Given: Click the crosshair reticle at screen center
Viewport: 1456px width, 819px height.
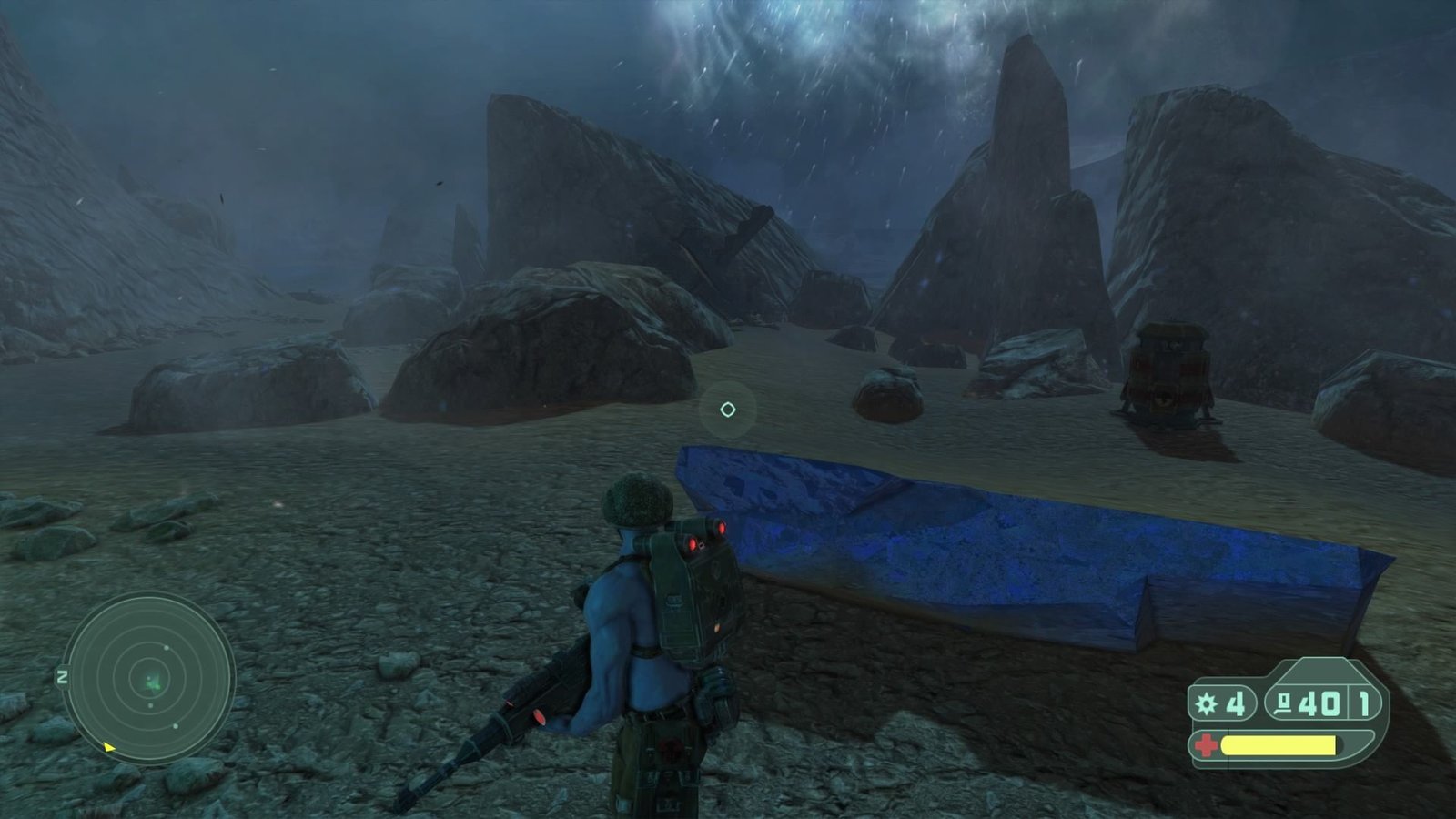Looking at the screenshot, I should (728, 409).
